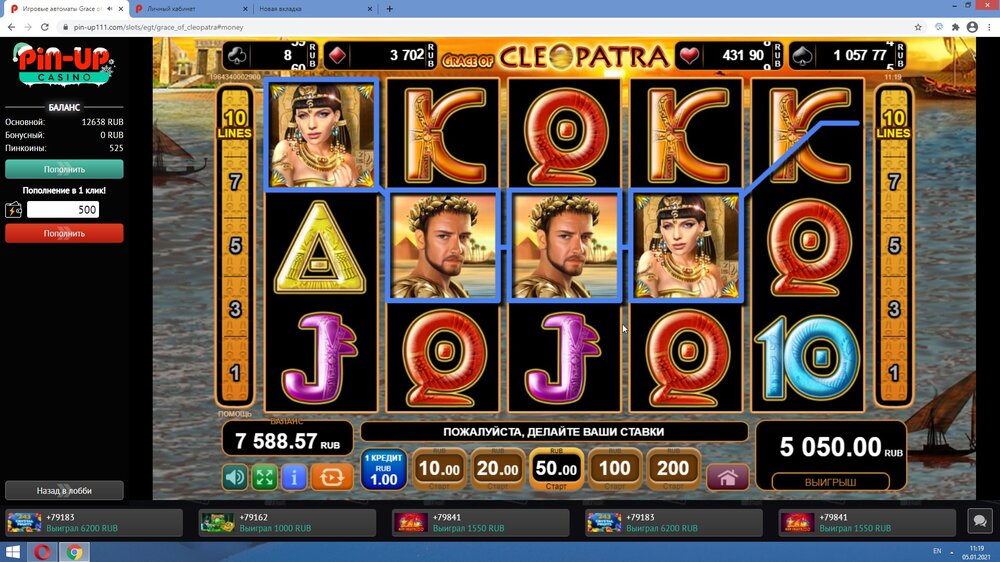Open the ПОМОЩЬ help label

235,413
